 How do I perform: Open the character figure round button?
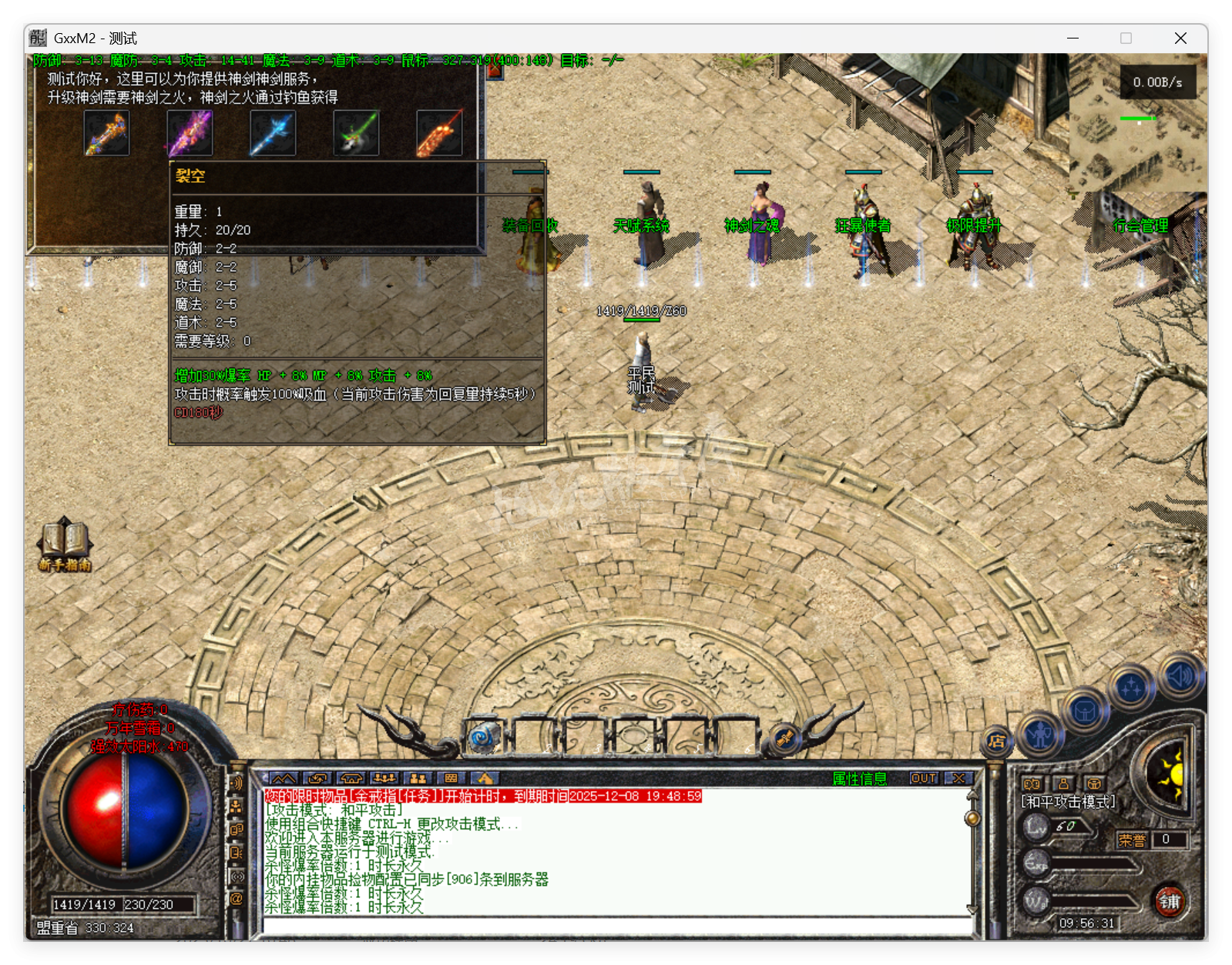click(x=1040, y=735)
